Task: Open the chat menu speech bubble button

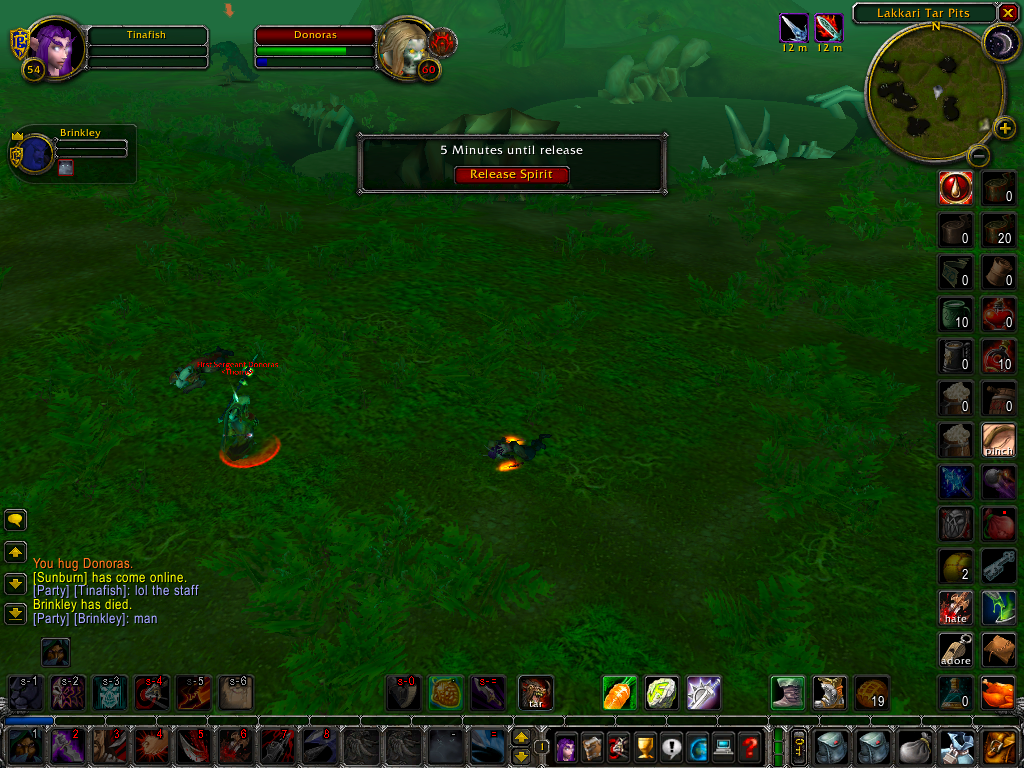Action: [15, 520]
